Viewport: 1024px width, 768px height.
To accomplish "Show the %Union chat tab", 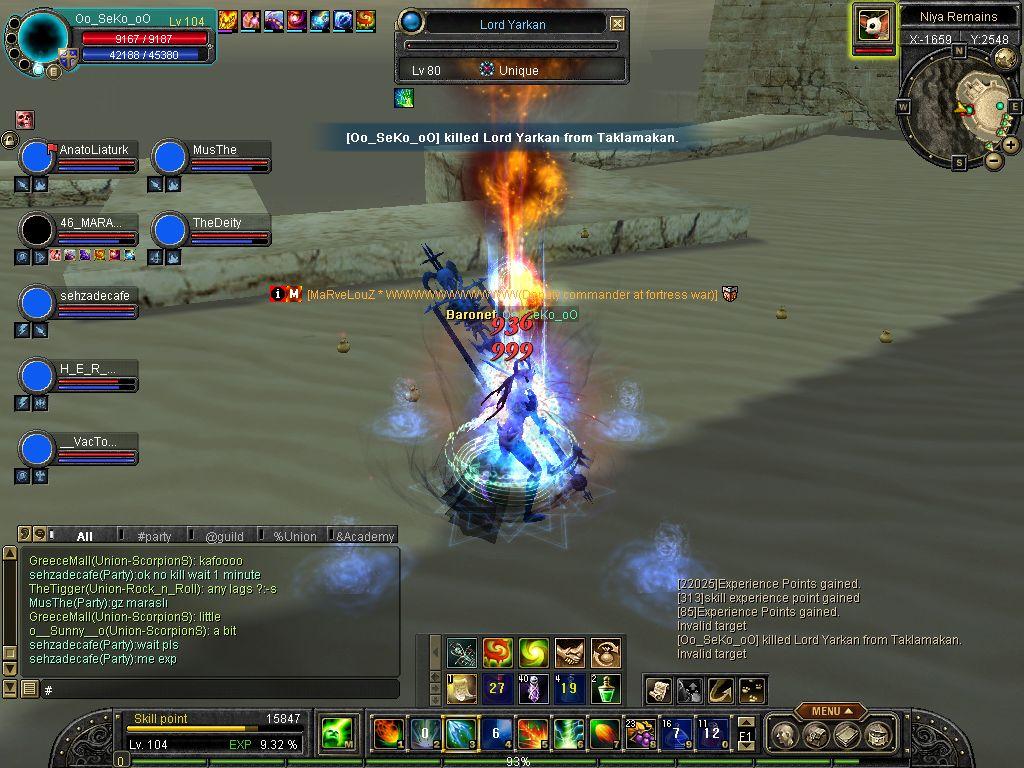I will [x=295, y=536].
